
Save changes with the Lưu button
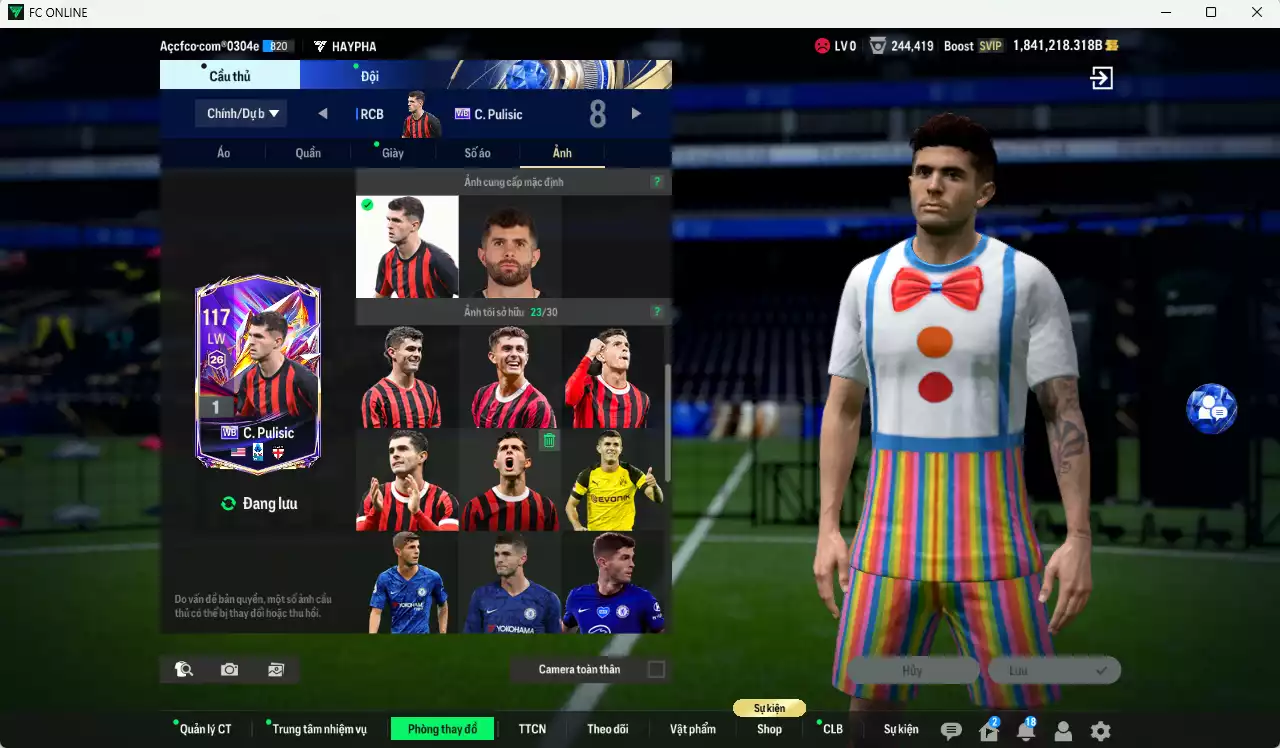pos(1053,671)
